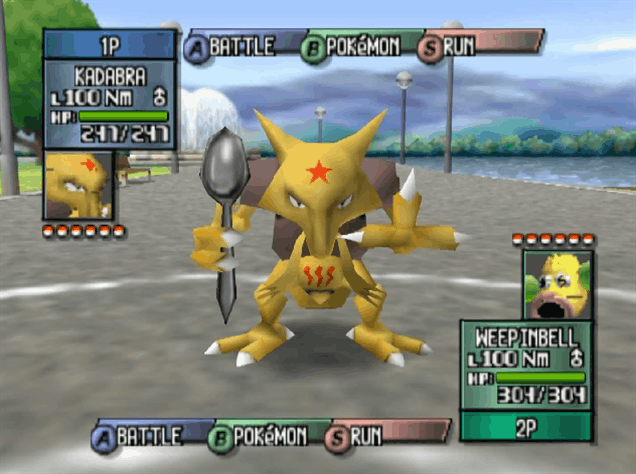This screenshot has width=636, height=474.
Task: Select BATTLE in the 1P command menu
Action: pos(242,46)
